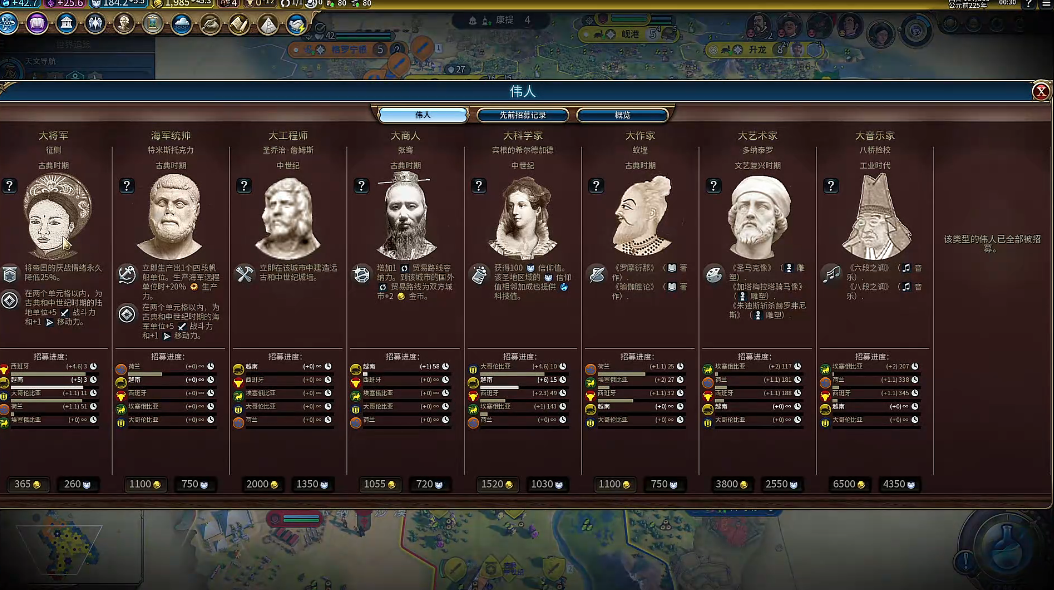Close the Great People (伟人) panel
This screenshot has width=1054, height=590.
1041,91
